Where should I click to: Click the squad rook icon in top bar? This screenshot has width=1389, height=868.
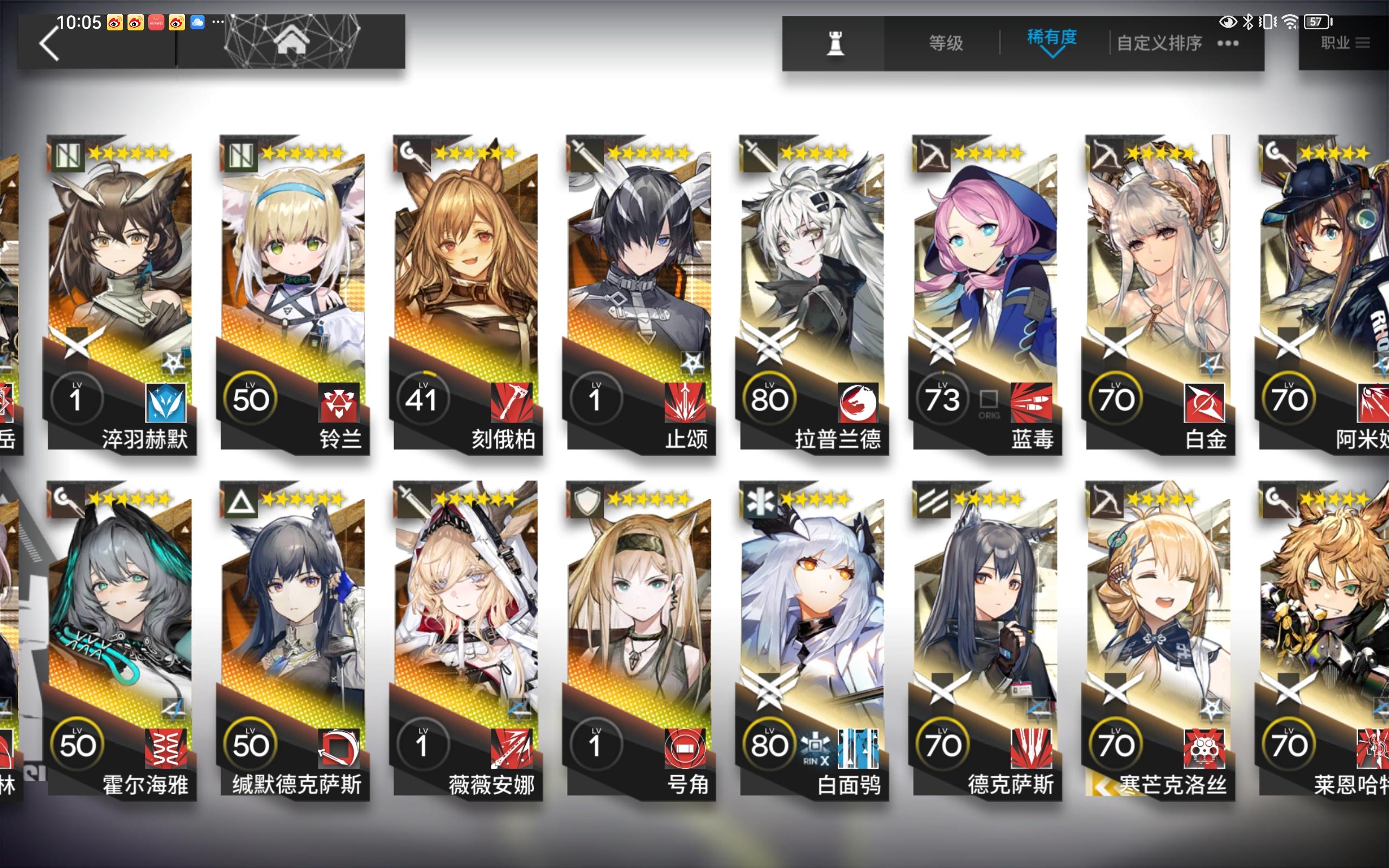tap(835, 43)
